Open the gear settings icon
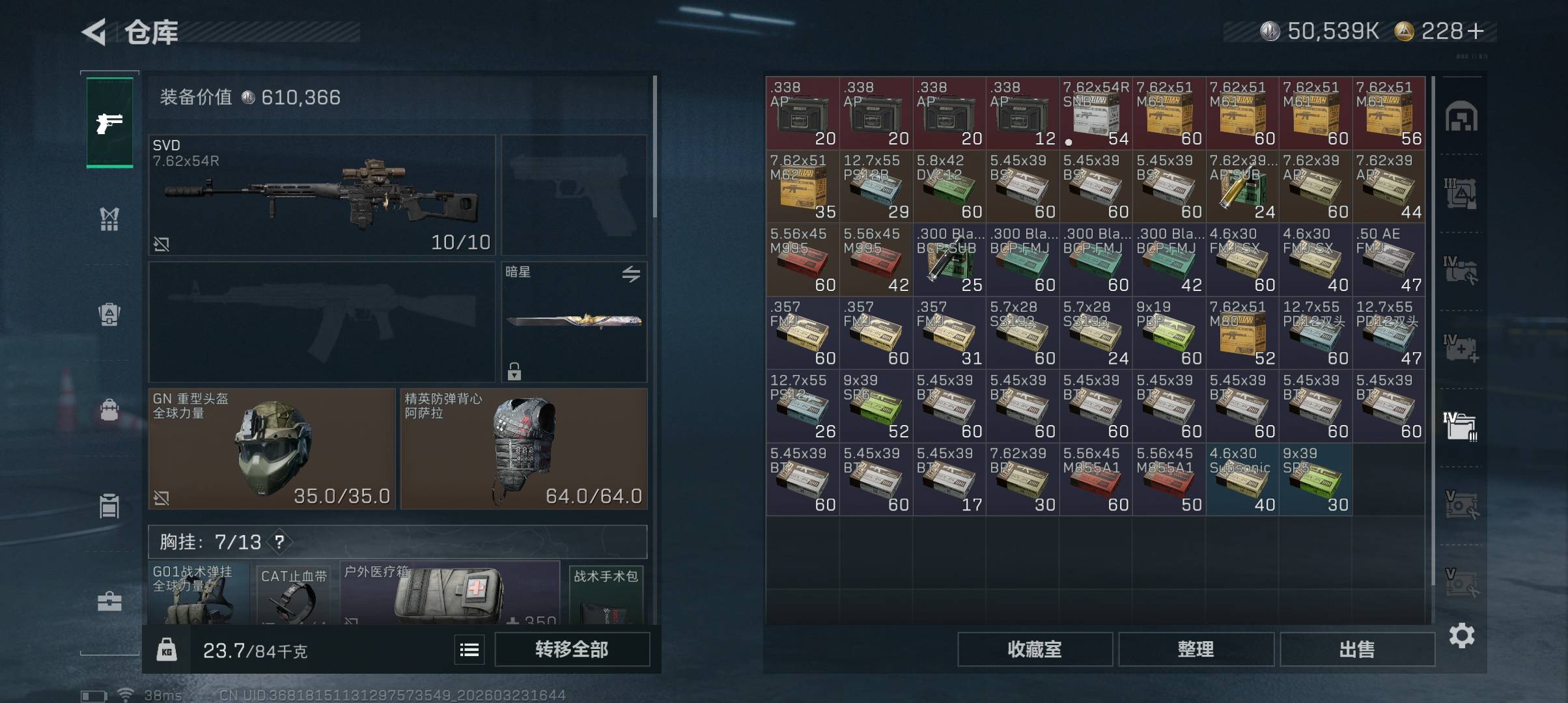The width and height of the screenshot is (1568, 703). tap(1462, 635)
